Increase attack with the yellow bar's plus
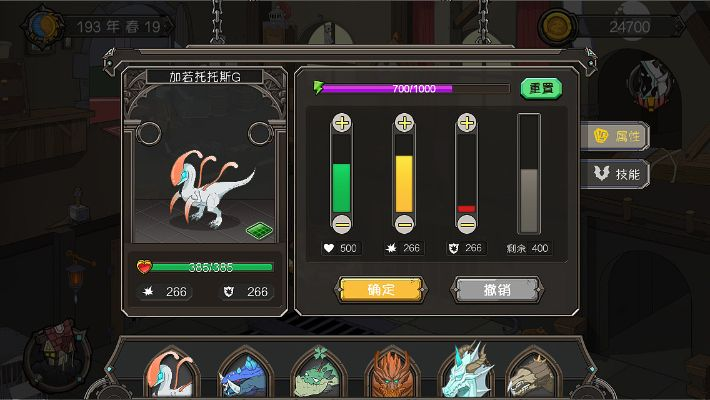The image size is (710, 400). pyautogui.click(x=404, y=123)
